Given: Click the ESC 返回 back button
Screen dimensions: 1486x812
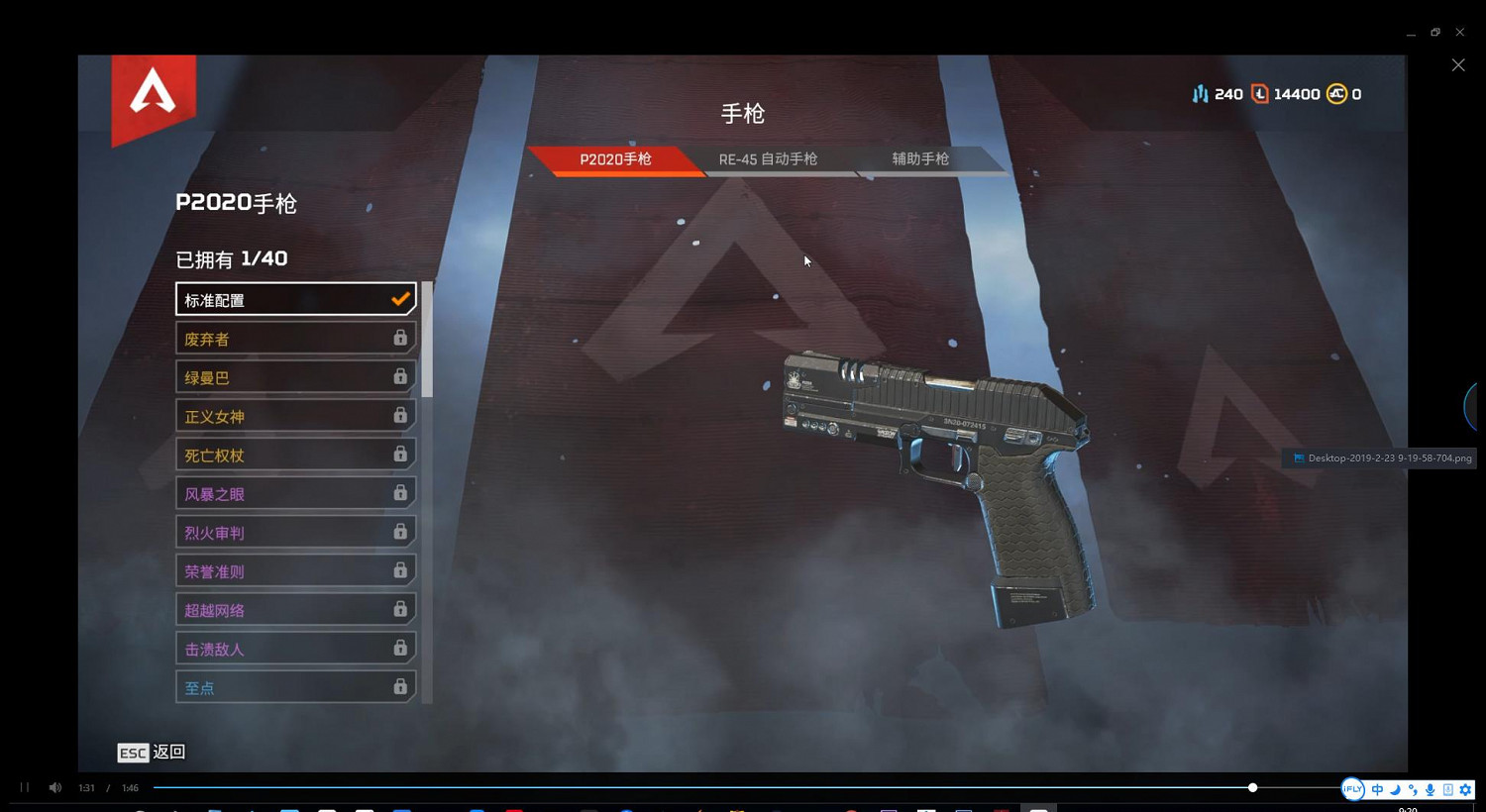Looking at the screenshot, I should (x=151, y=753).
